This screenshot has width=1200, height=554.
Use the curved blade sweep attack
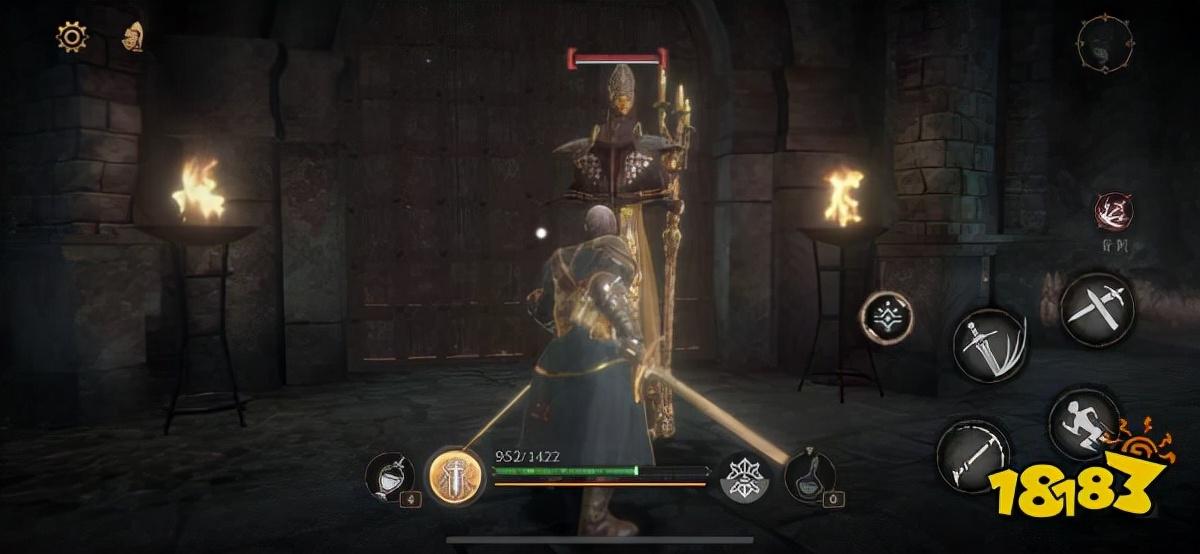click(x=972, y=455)
